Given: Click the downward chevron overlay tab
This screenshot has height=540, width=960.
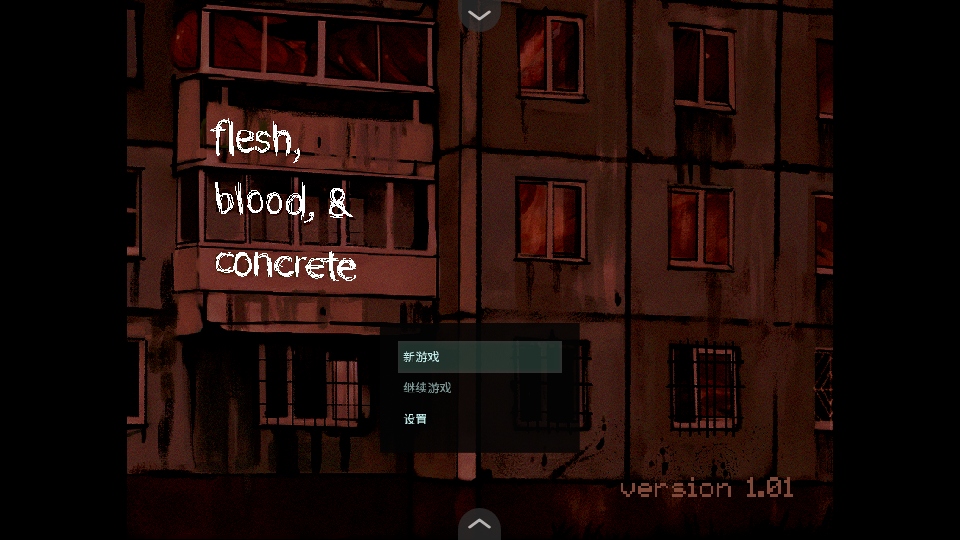Looking at the screenshot, I should (479, 15).
